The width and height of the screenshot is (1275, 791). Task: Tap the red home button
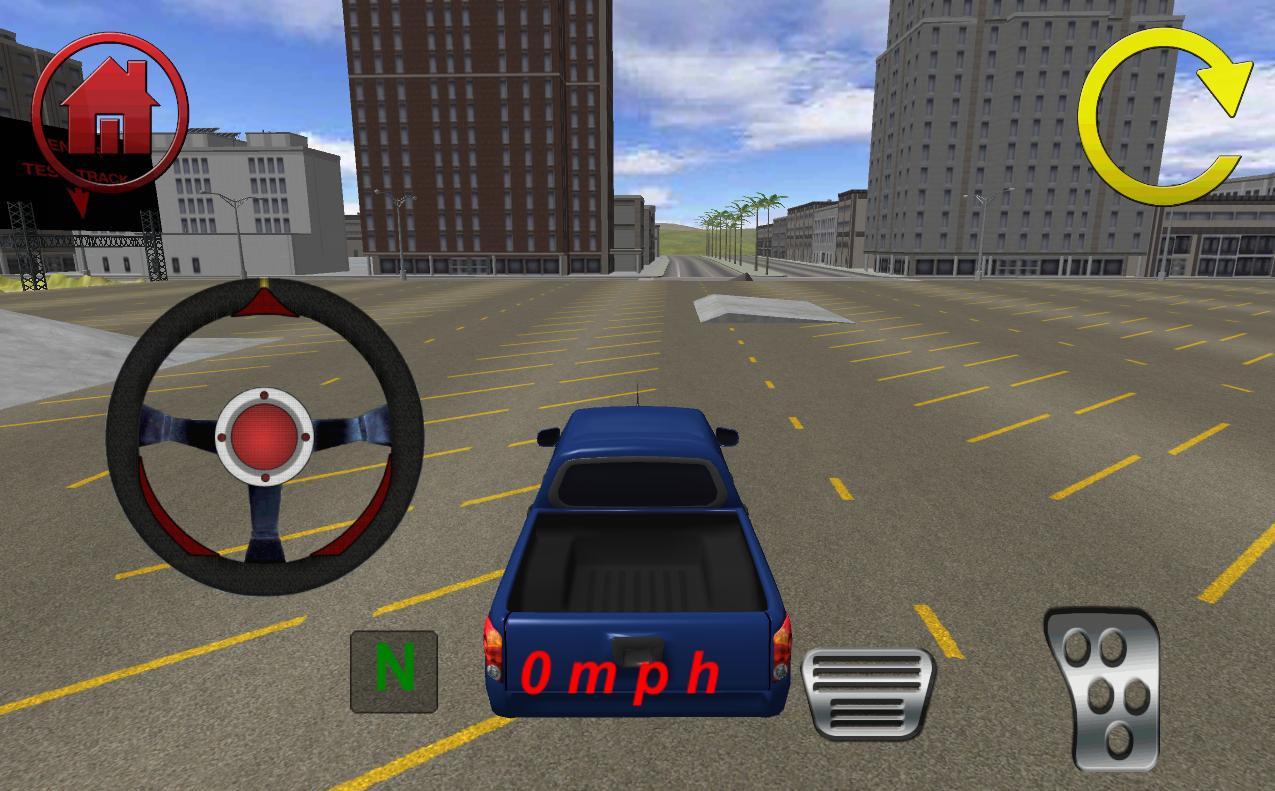point(109,109)
